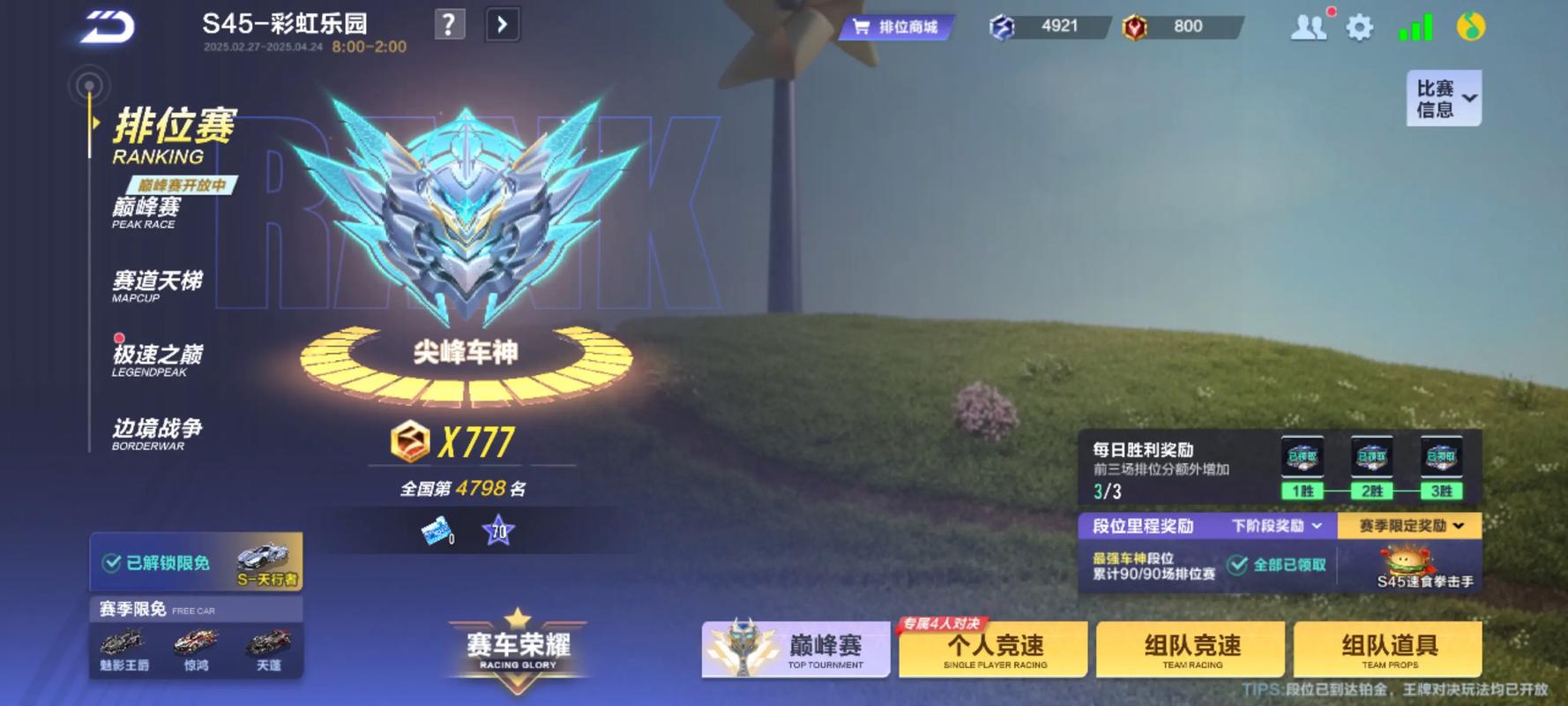Start 个人竞速 single player racing
Image resolution: width=1568 pixels, height=706 pixels.
tap(994, 650)
